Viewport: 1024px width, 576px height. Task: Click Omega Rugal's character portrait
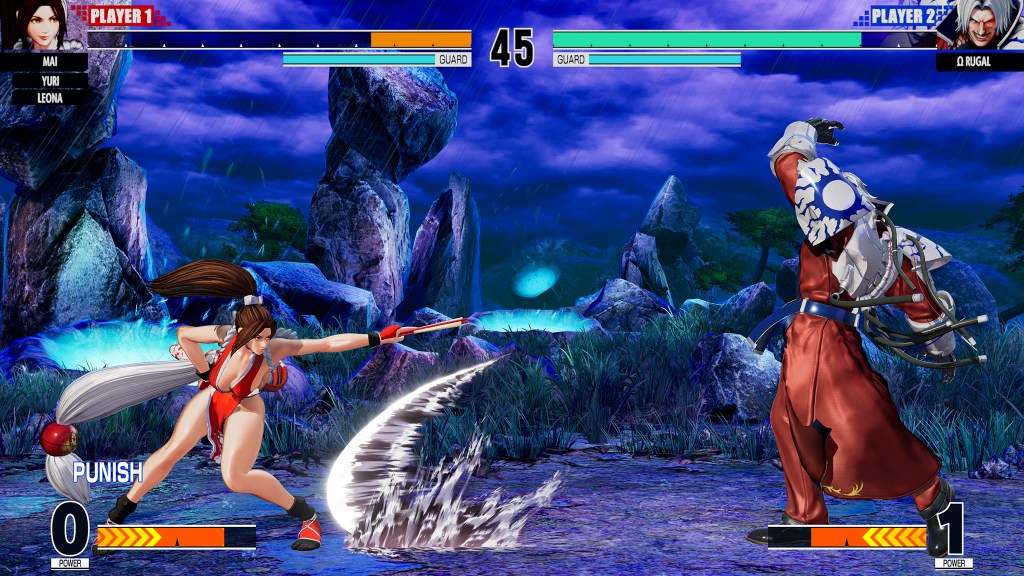tap(980, 26)
